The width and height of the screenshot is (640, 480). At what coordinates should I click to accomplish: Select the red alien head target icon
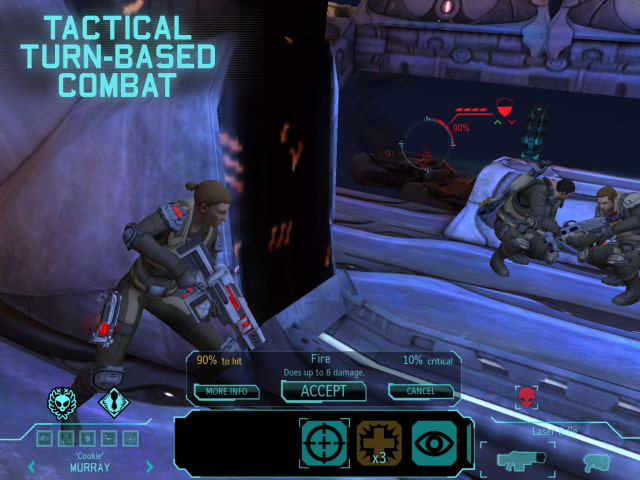pyautogui.click(x=526, y=400)
